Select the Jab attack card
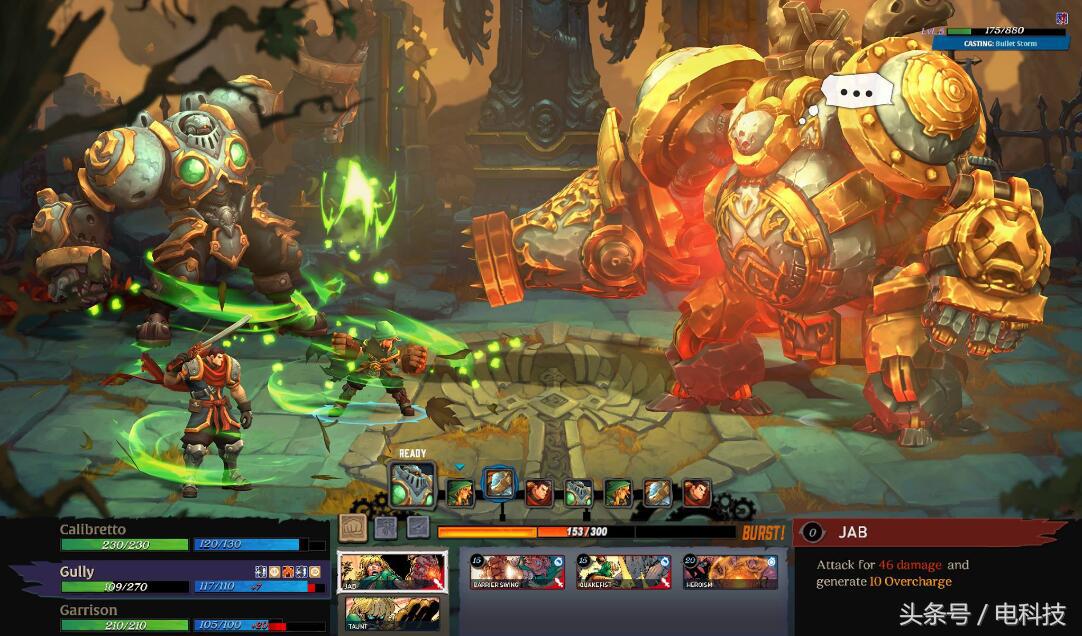 click(392, 571)
